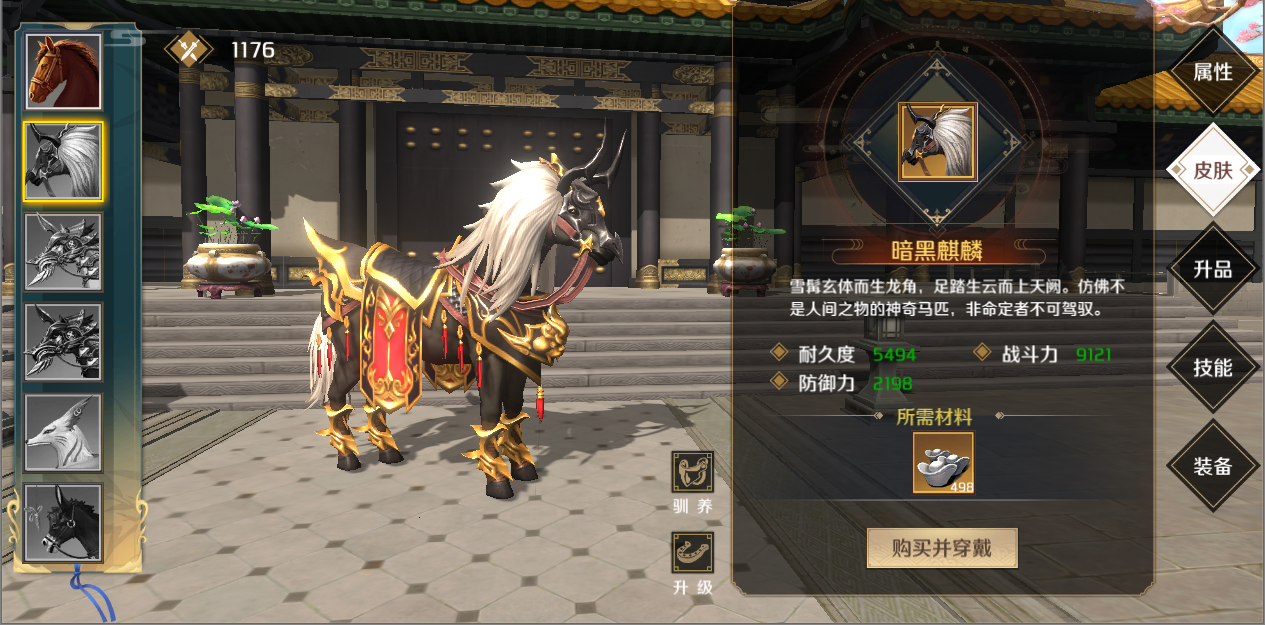1265x625 pixels.
Task: Choose the white-maned dark kirin skin thumbnail
Action: coord(63,162)
